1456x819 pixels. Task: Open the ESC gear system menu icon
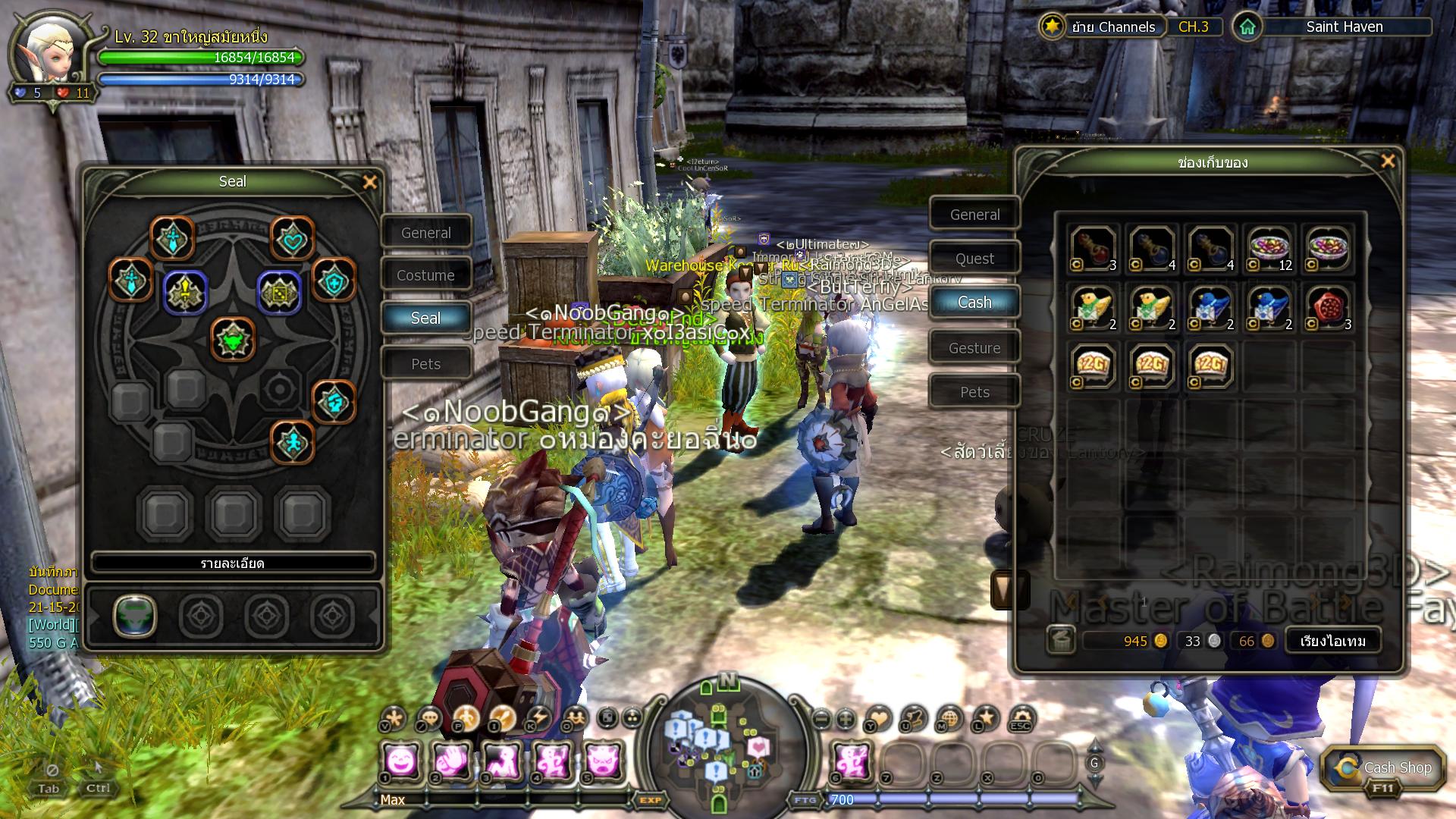point(1021,718)
